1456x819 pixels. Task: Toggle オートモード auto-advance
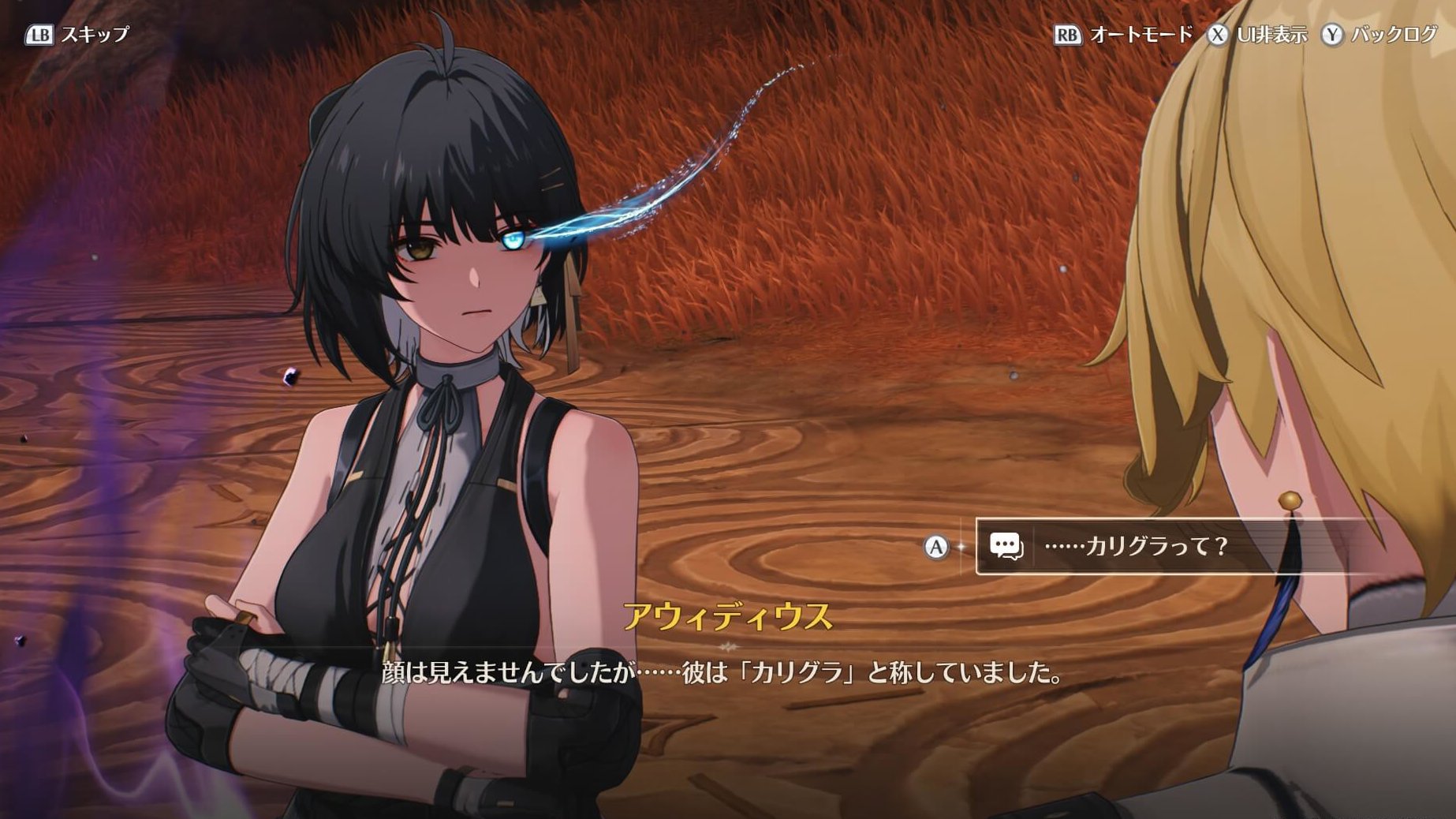click(x=1123, y=35)
